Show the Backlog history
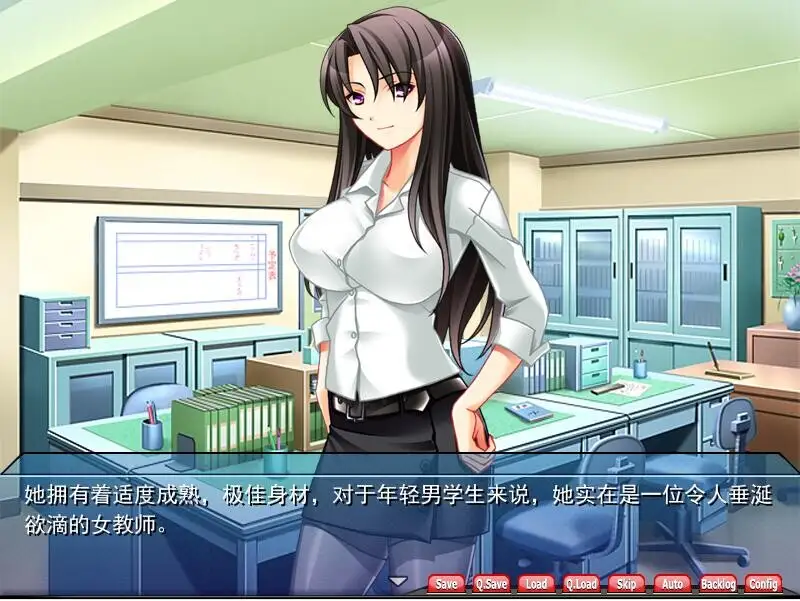Viewport: 800px width, 601px height. (717, 584)
